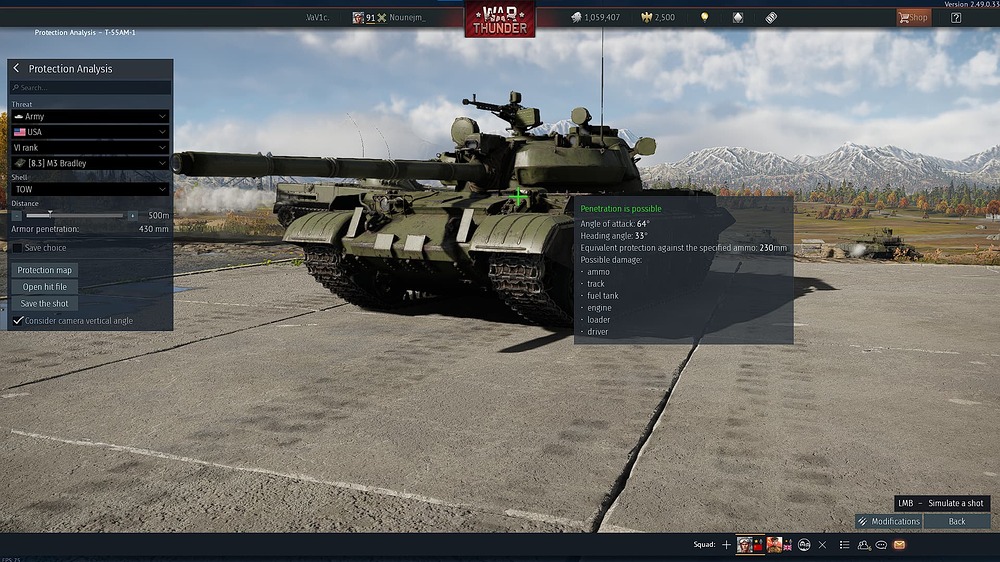Increase distance with the plus button
The image size is (1000, 562).
[132, 215]
